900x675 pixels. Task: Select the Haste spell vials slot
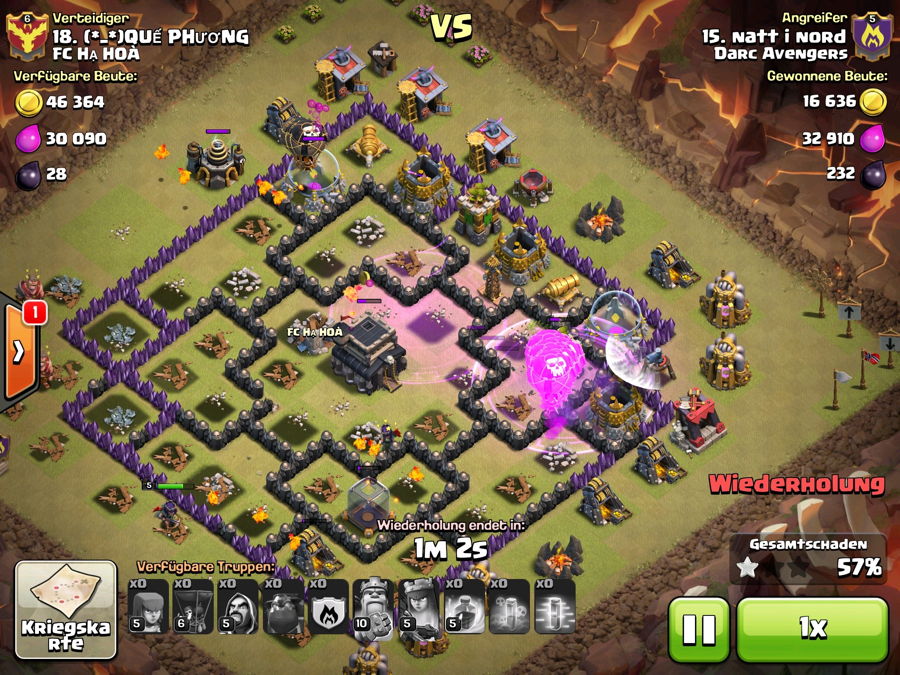pyautogui.click(x=509, y=607)
